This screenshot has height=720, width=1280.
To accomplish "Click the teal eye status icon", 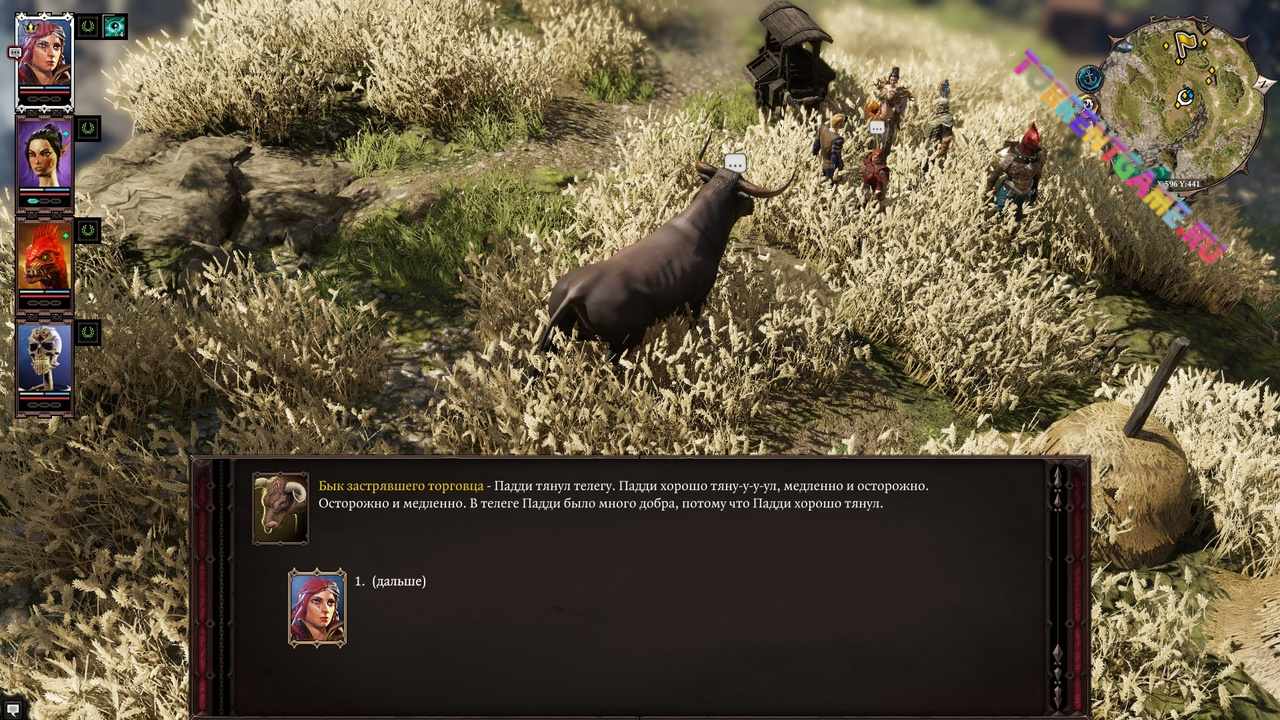I will (115, 26).
